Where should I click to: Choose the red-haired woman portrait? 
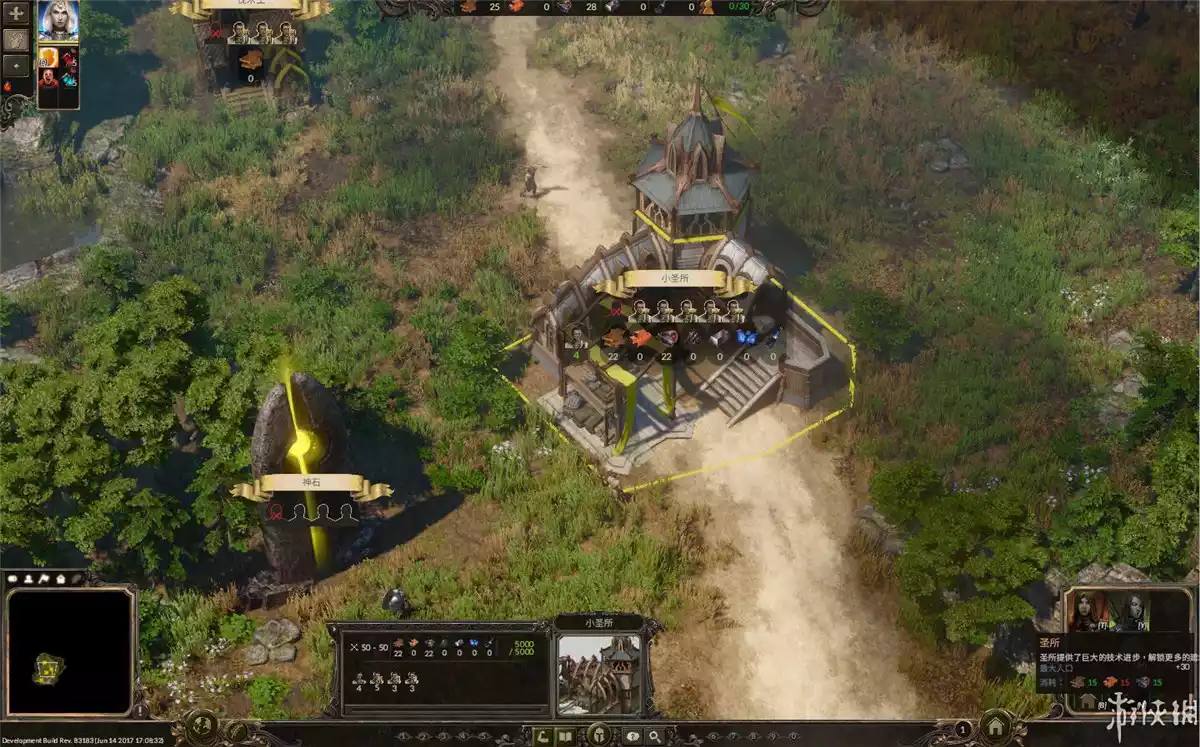1085,609
